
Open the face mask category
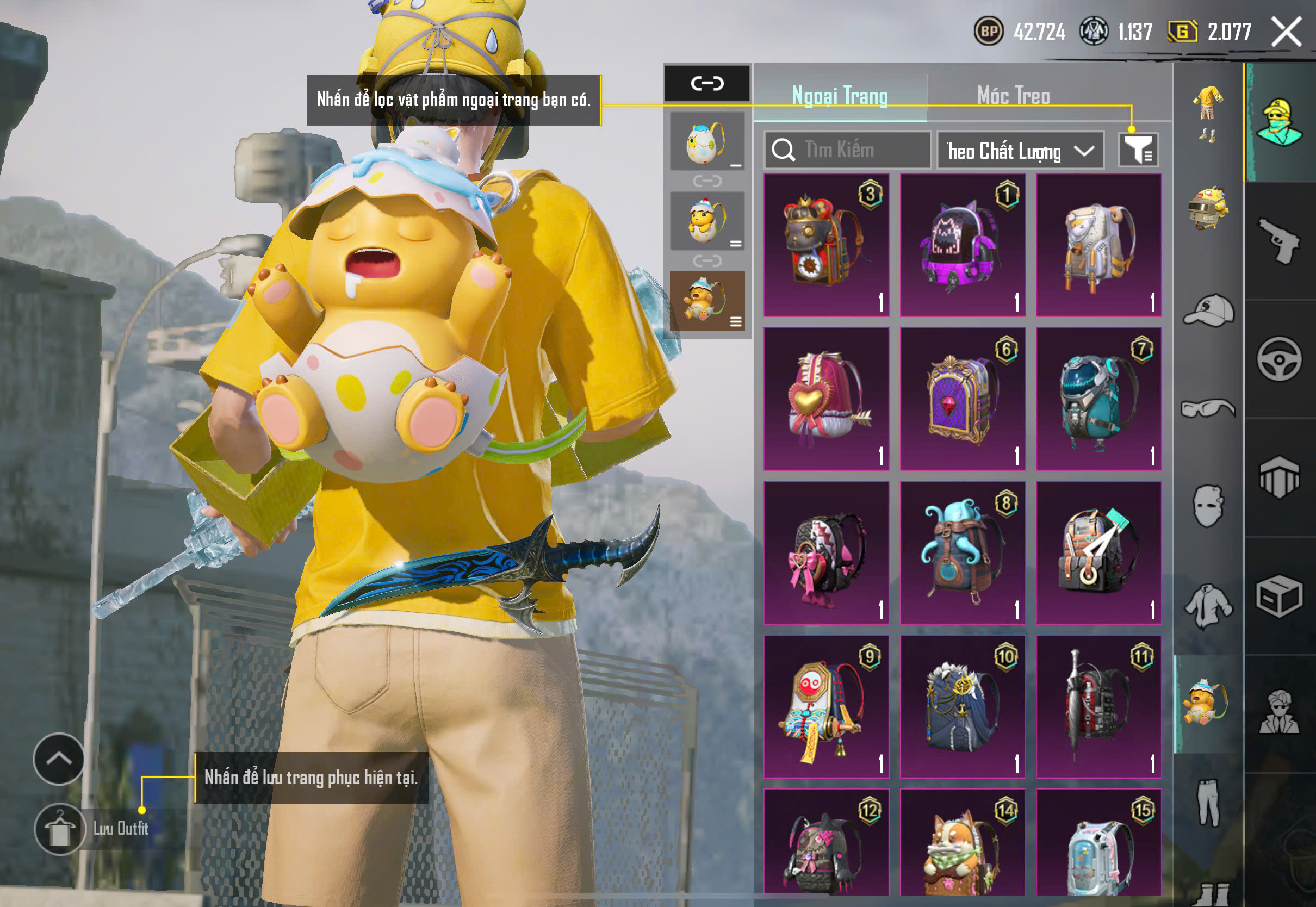tap(1209, 506)
